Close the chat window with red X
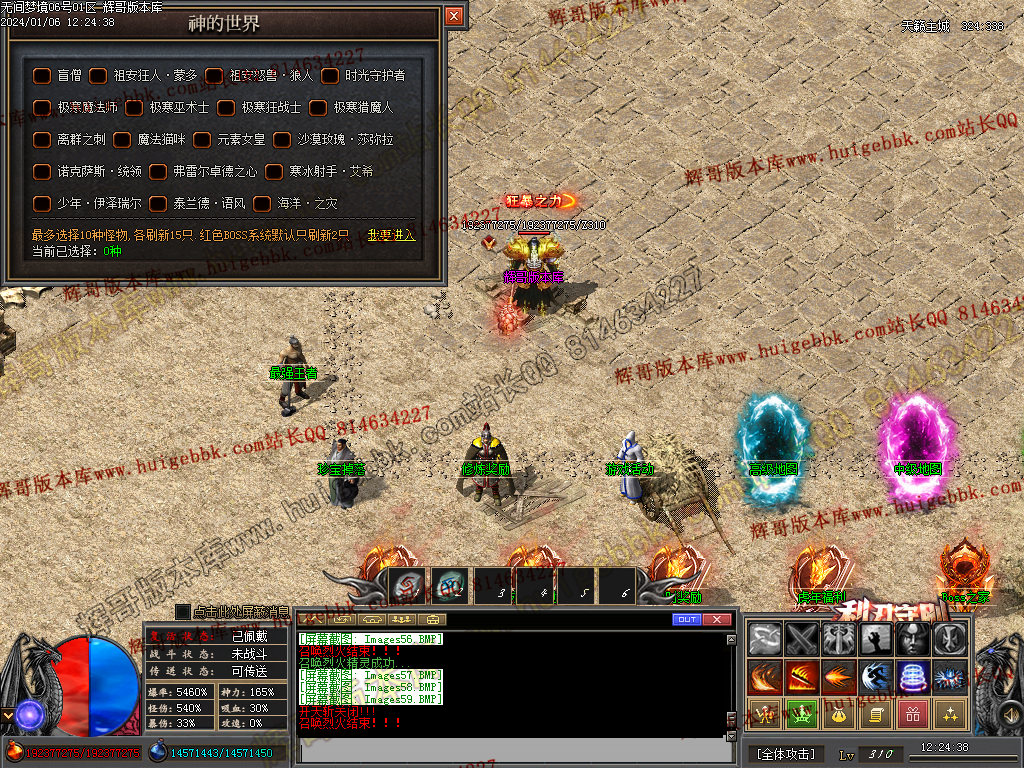Viewport: 1024px width, 768px height. point(717,620)
